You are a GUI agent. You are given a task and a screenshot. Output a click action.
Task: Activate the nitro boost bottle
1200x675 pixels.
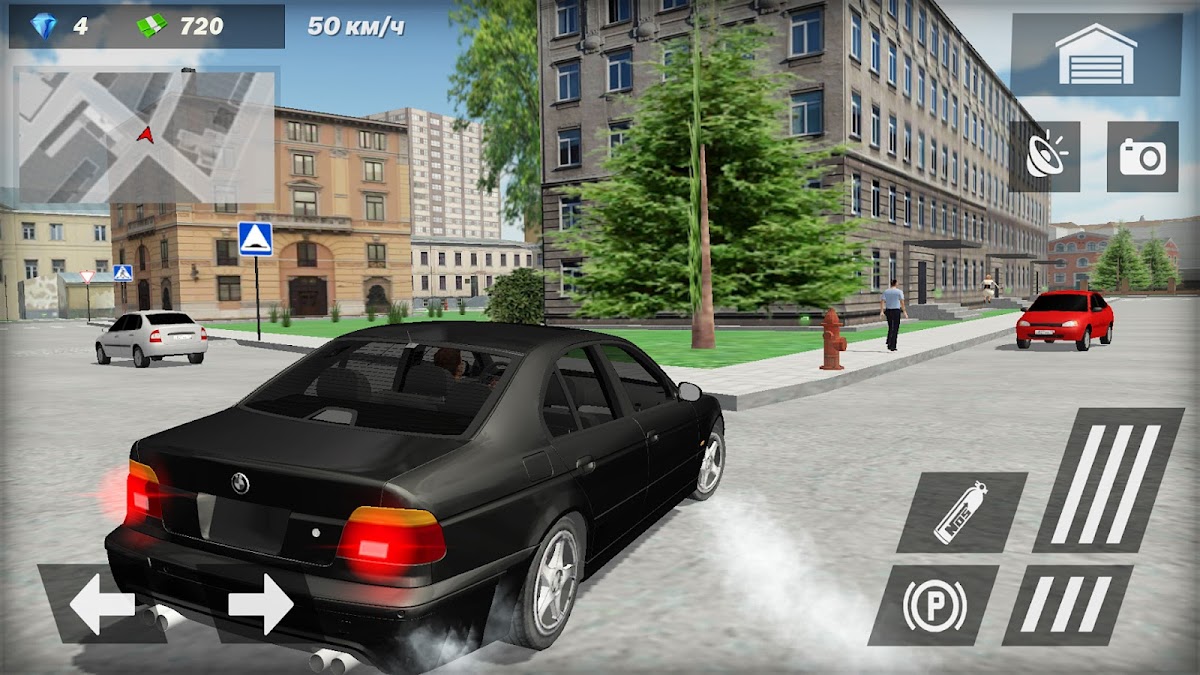click(960, 513)
